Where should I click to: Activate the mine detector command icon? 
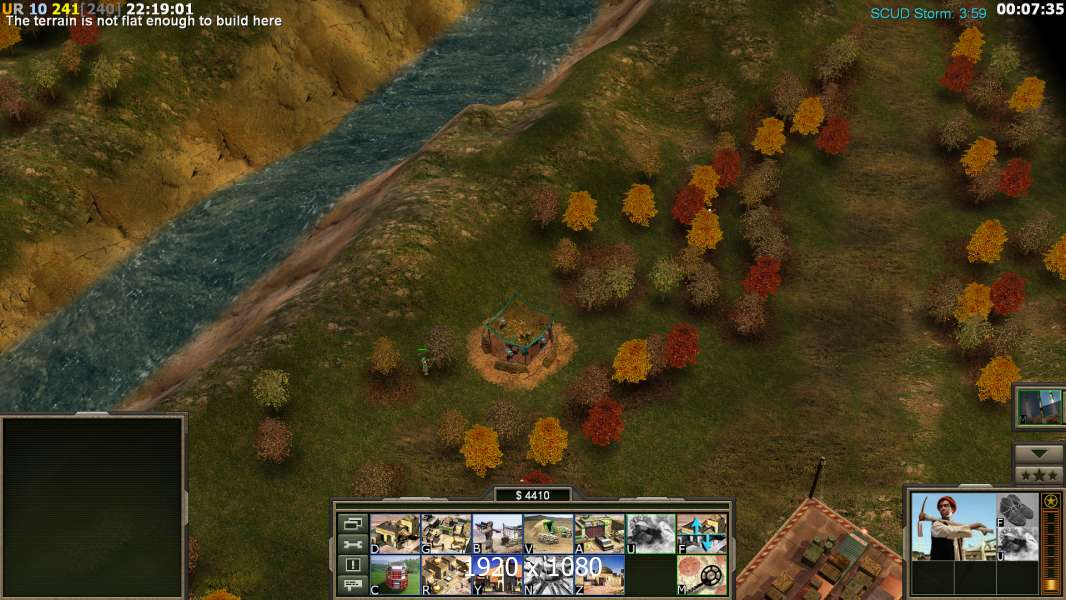point(702,575)
